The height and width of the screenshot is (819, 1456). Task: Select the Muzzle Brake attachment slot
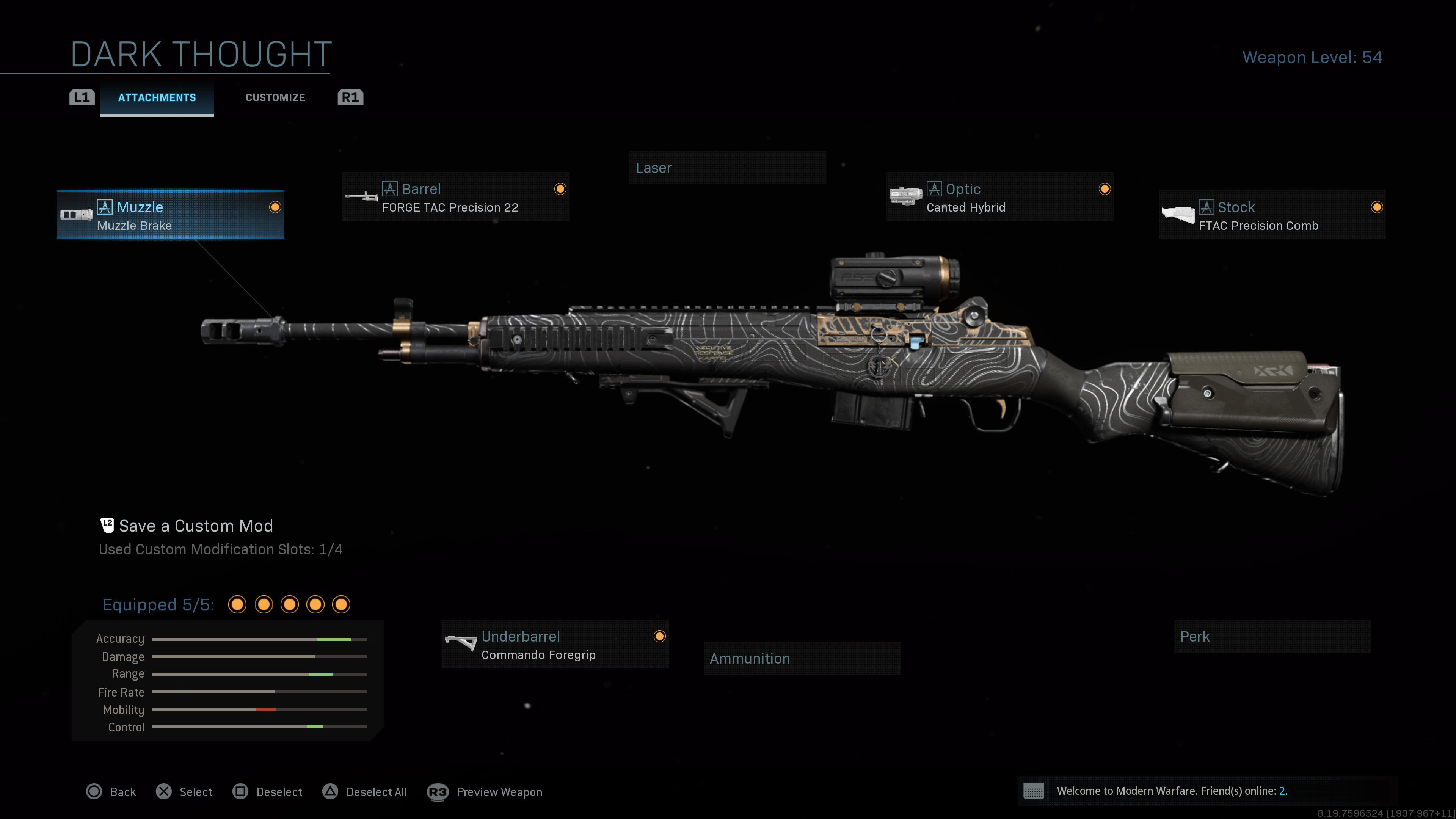[170, 215]
